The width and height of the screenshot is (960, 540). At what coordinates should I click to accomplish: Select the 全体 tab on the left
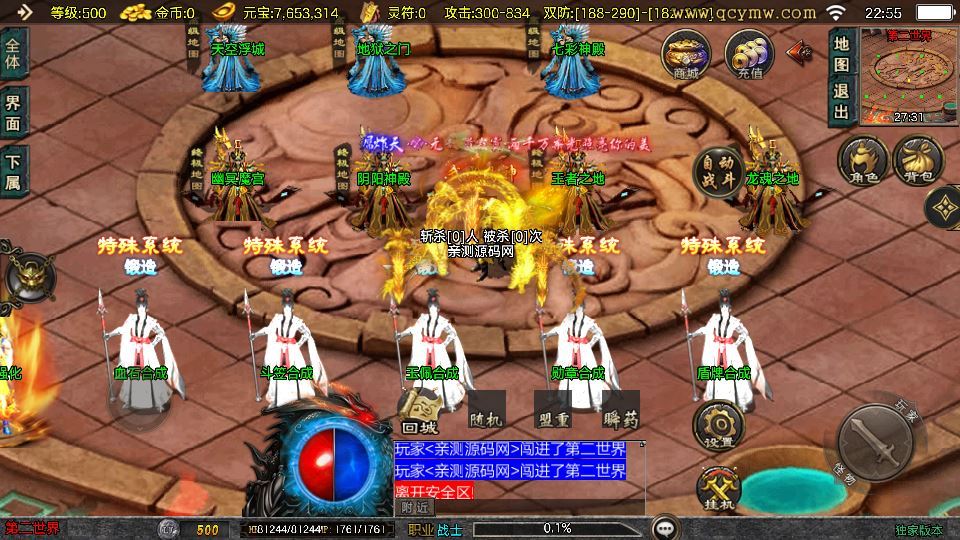click(x=13, y=54)
